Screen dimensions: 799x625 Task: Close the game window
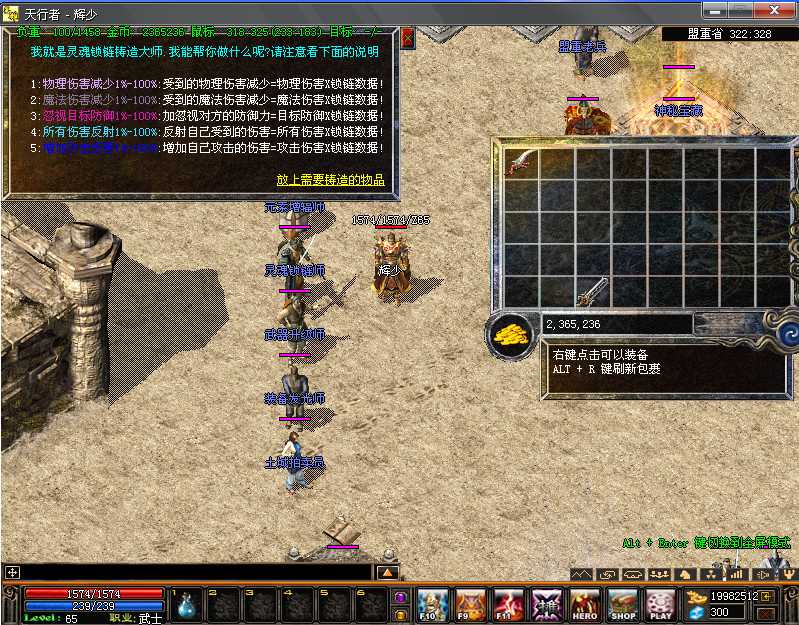(x=775, y=10)
